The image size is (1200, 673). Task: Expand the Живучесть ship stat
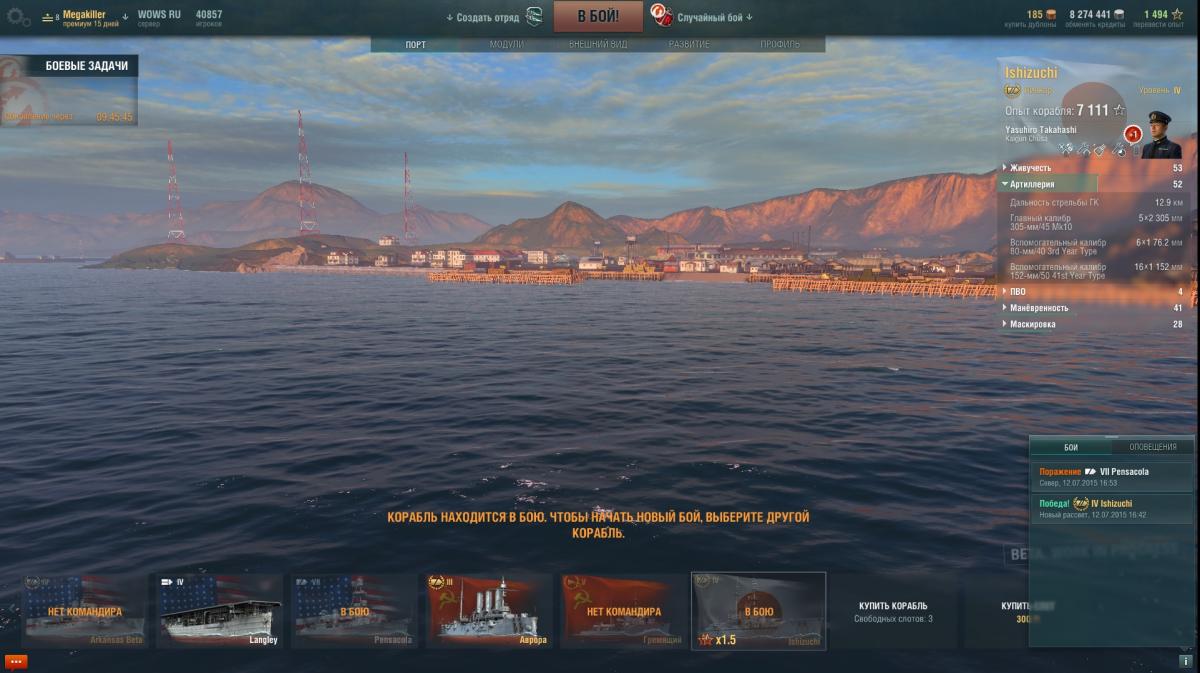(1030, 168)
